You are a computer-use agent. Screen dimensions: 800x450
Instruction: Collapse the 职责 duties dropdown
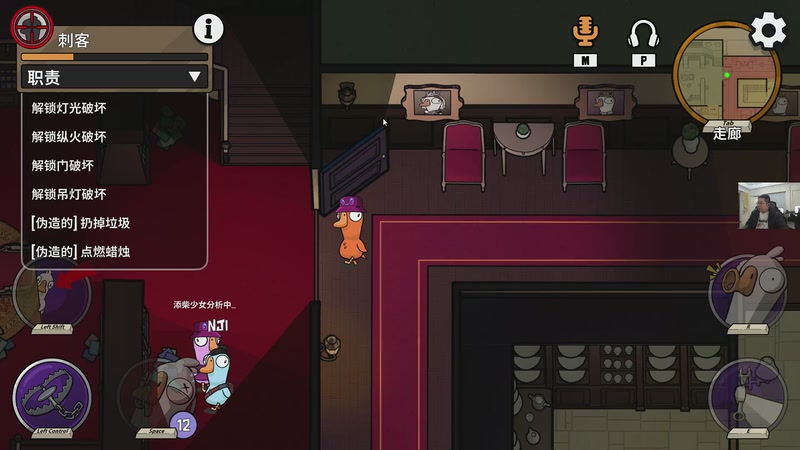click(x=194, y=77)
